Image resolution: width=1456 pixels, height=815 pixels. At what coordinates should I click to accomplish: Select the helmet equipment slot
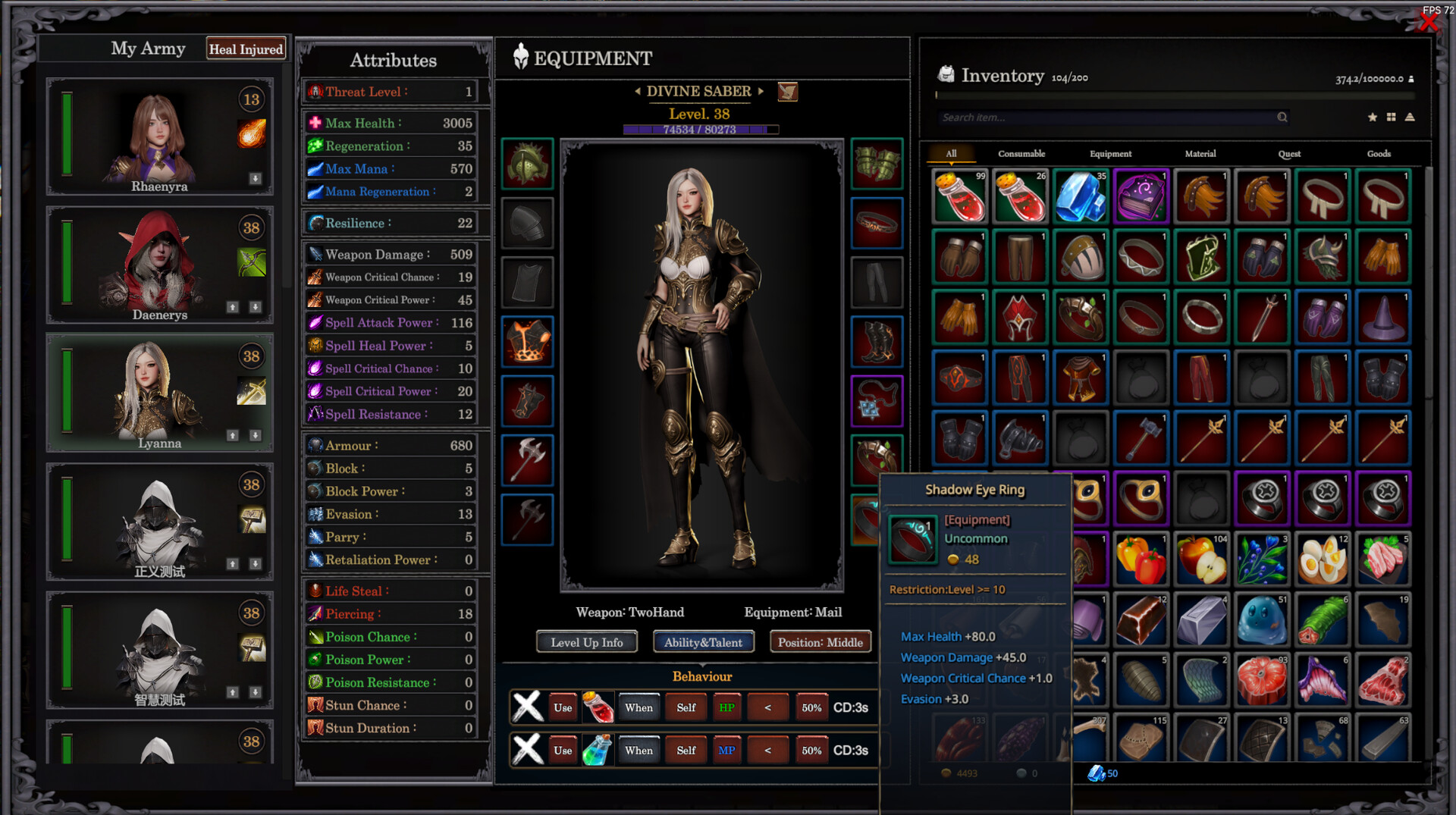pyautogui.click(x=527, y=165)
